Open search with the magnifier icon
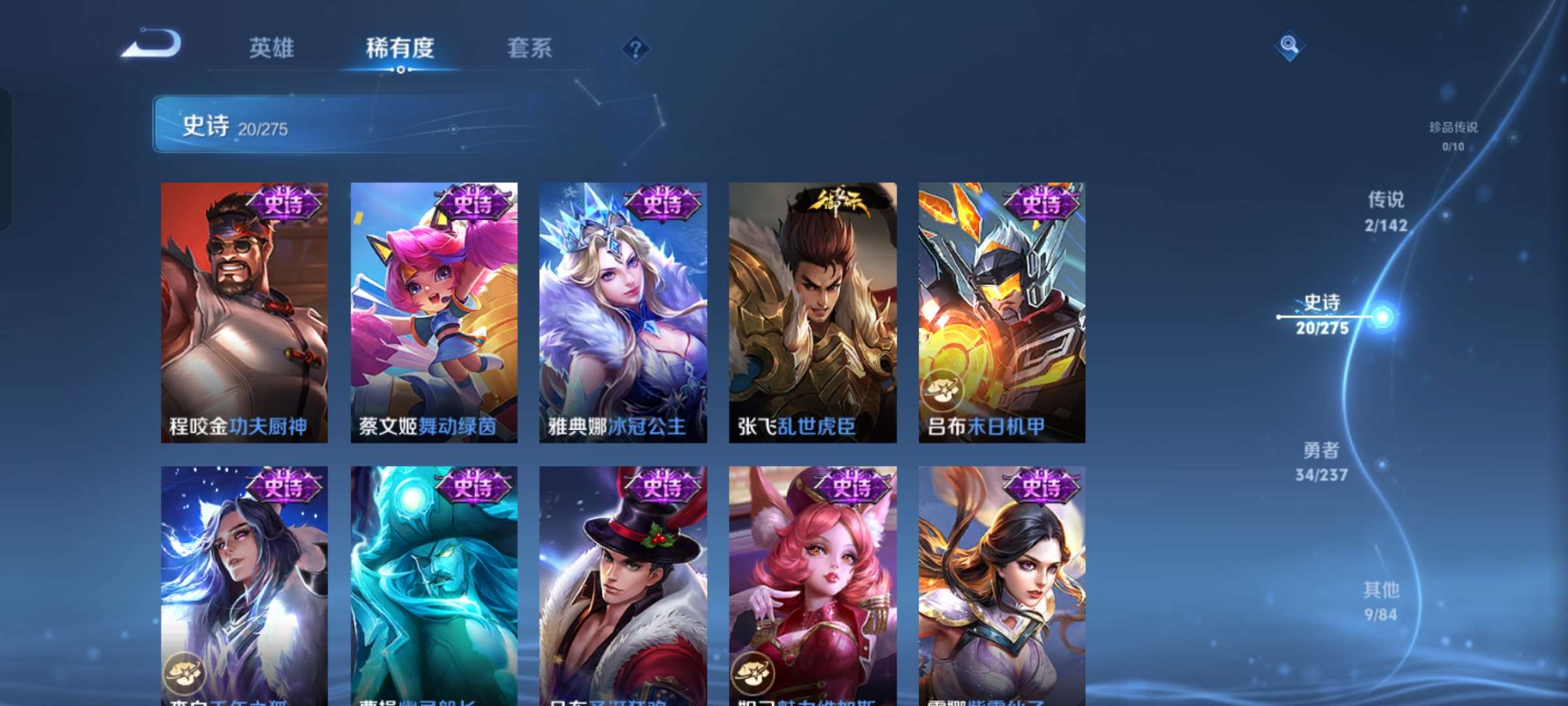 1288,44
